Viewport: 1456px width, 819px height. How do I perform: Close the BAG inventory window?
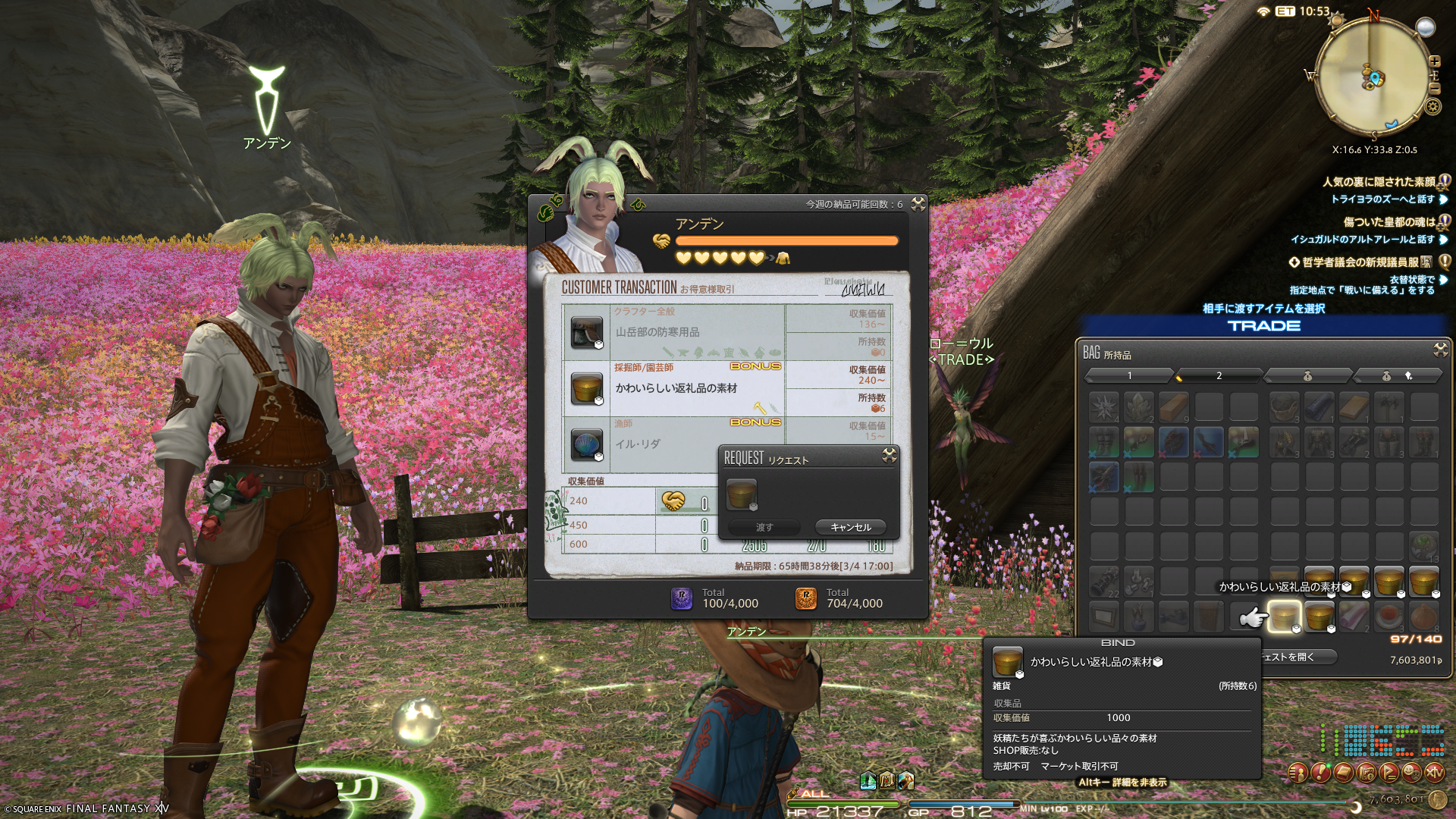click(1440, 350)
